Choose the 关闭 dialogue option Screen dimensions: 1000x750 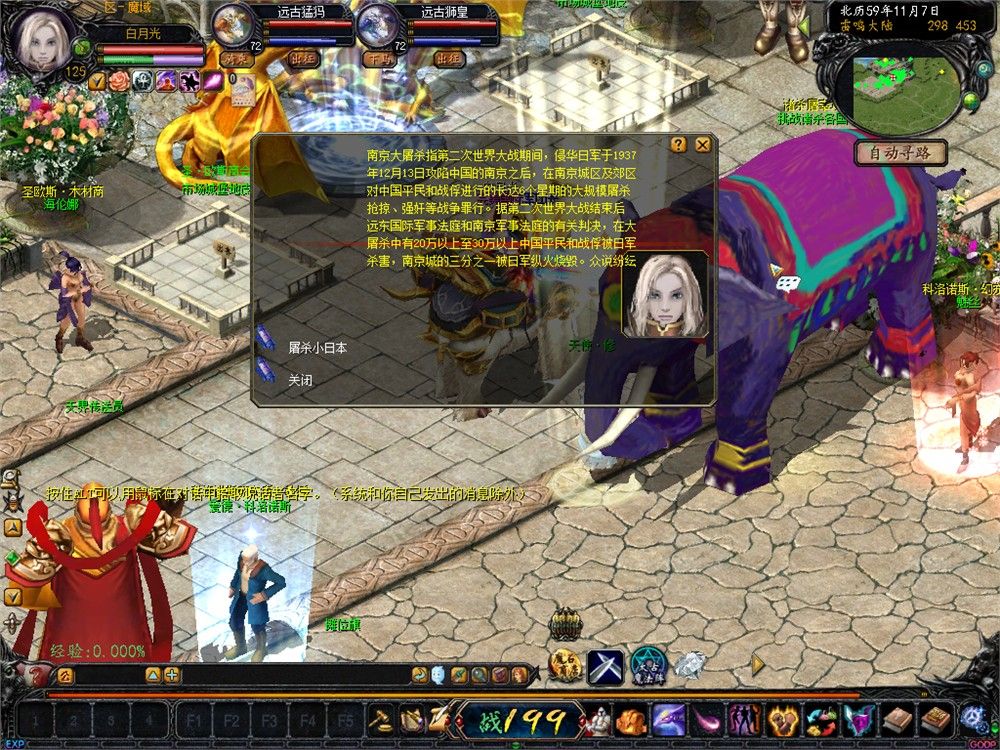point(300,380)
